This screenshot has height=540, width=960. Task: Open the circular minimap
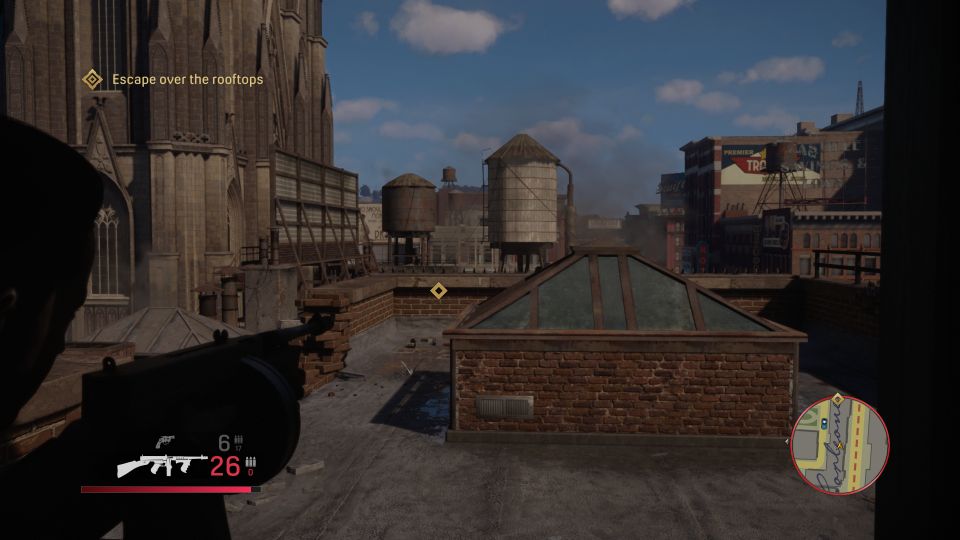(x=840, y=445)
